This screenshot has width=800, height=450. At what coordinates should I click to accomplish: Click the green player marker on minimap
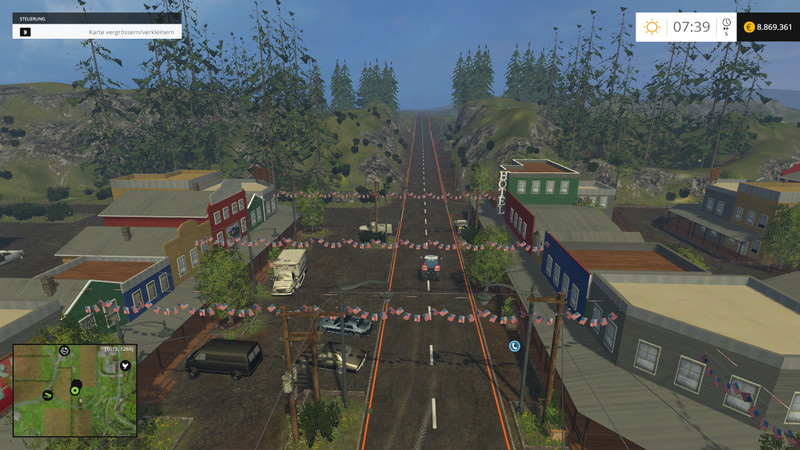[x=73, y=390]
